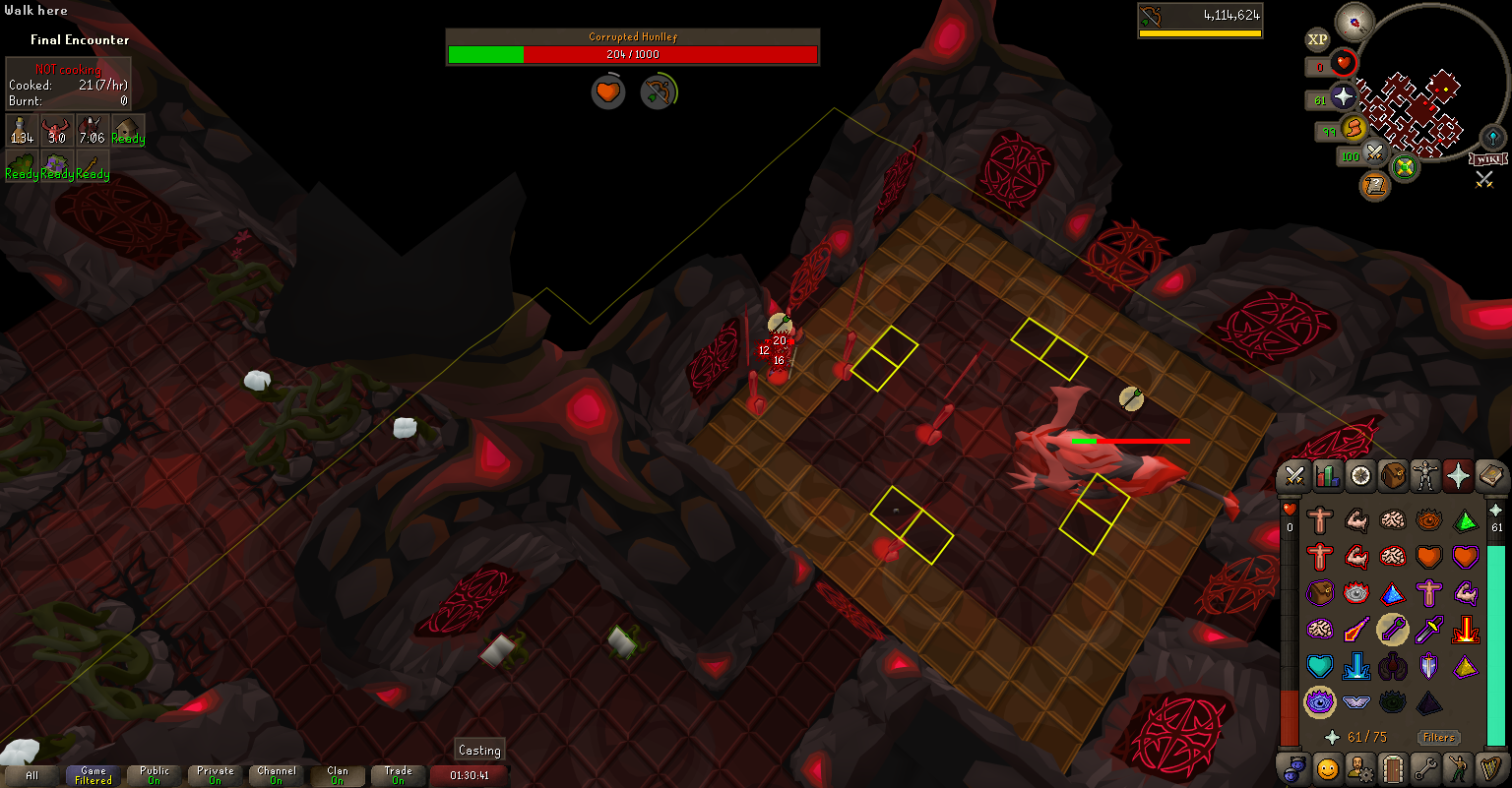
Task: Toggle run energy boot orb
Action: click(x=1354, y=129)
